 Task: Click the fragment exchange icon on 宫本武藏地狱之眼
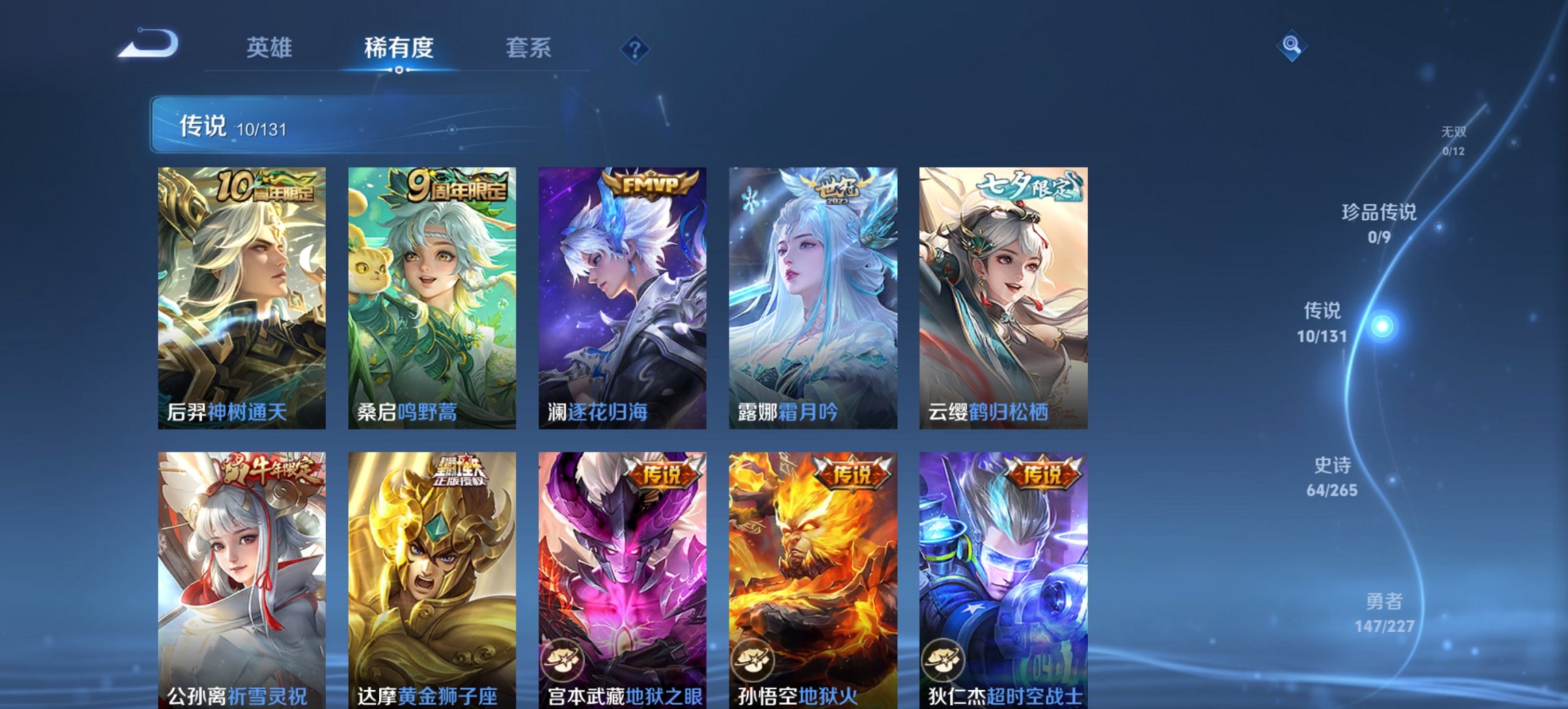point(564,660)
